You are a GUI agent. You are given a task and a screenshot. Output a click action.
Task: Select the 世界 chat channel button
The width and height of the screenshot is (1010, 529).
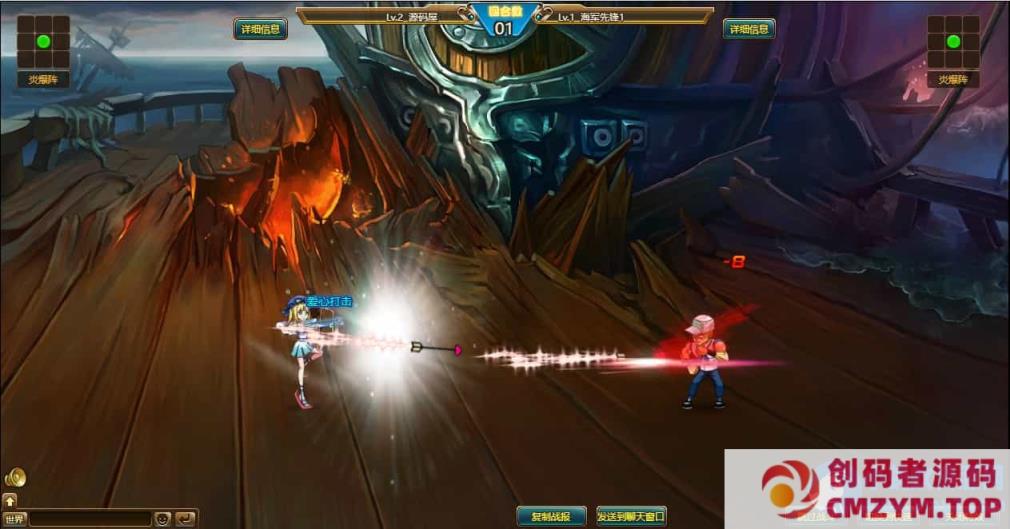14,519
